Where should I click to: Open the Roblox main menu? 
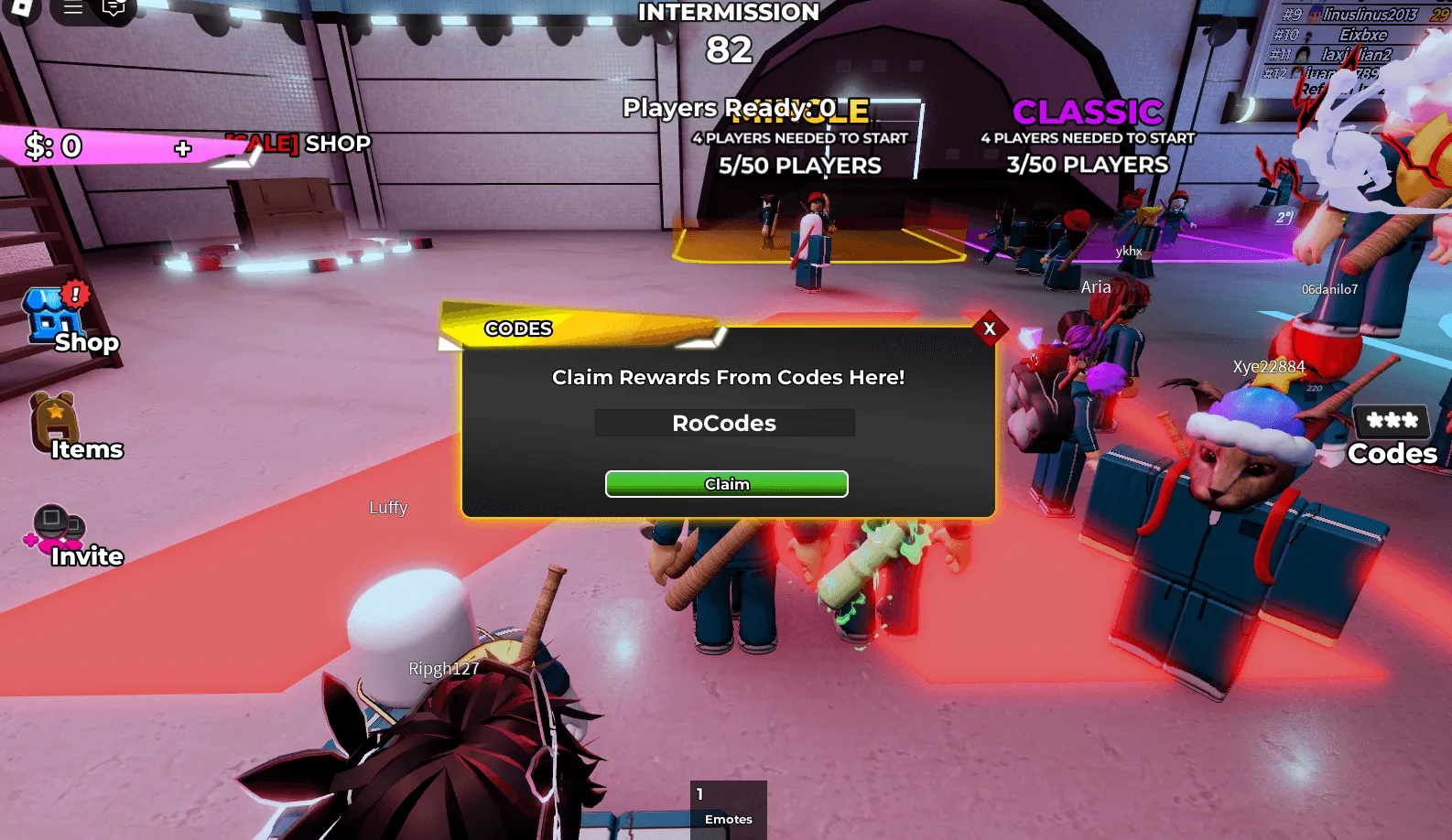point(20,9)
